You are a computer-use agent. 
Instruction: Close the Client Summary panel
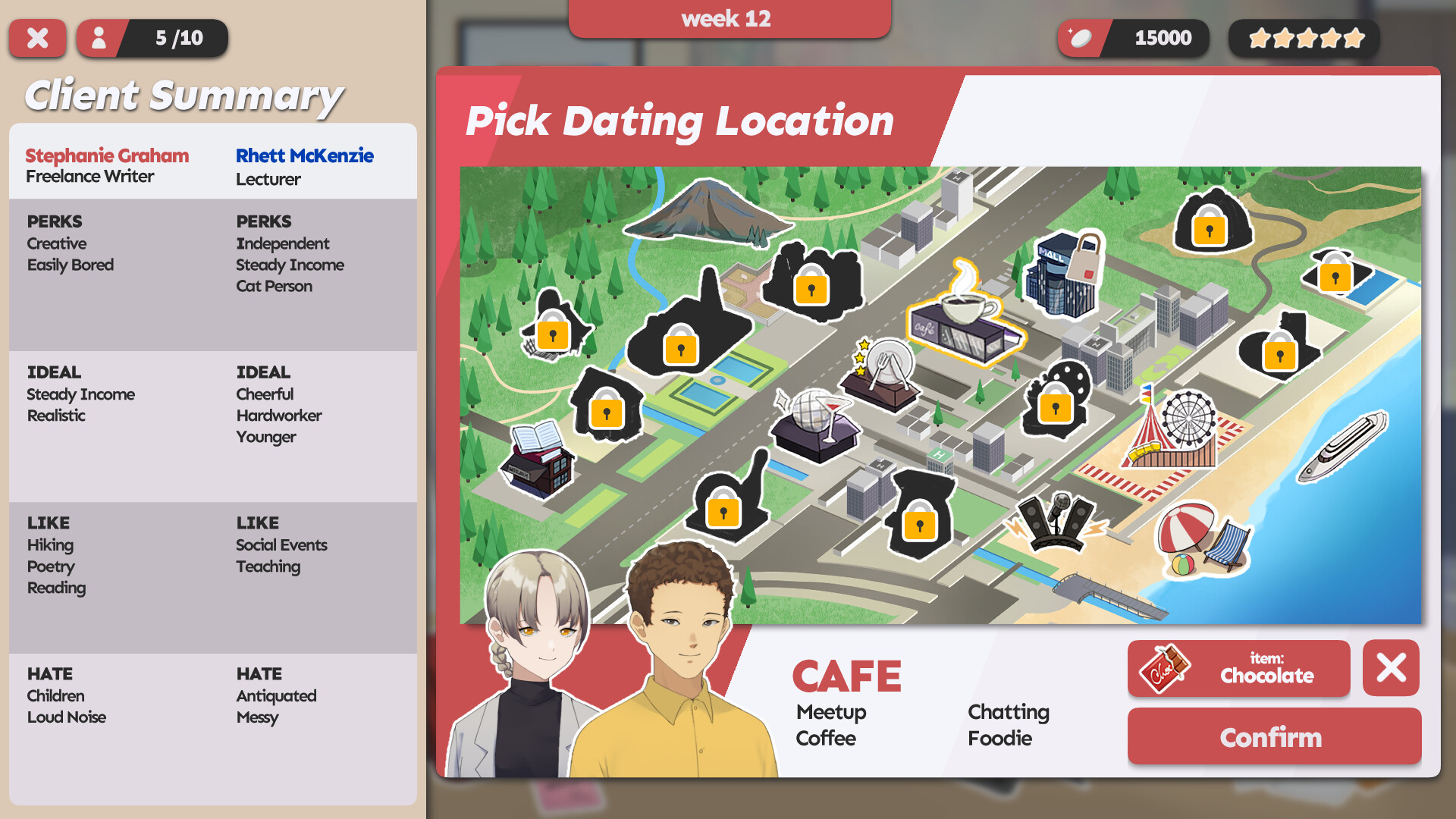(38, 39)
